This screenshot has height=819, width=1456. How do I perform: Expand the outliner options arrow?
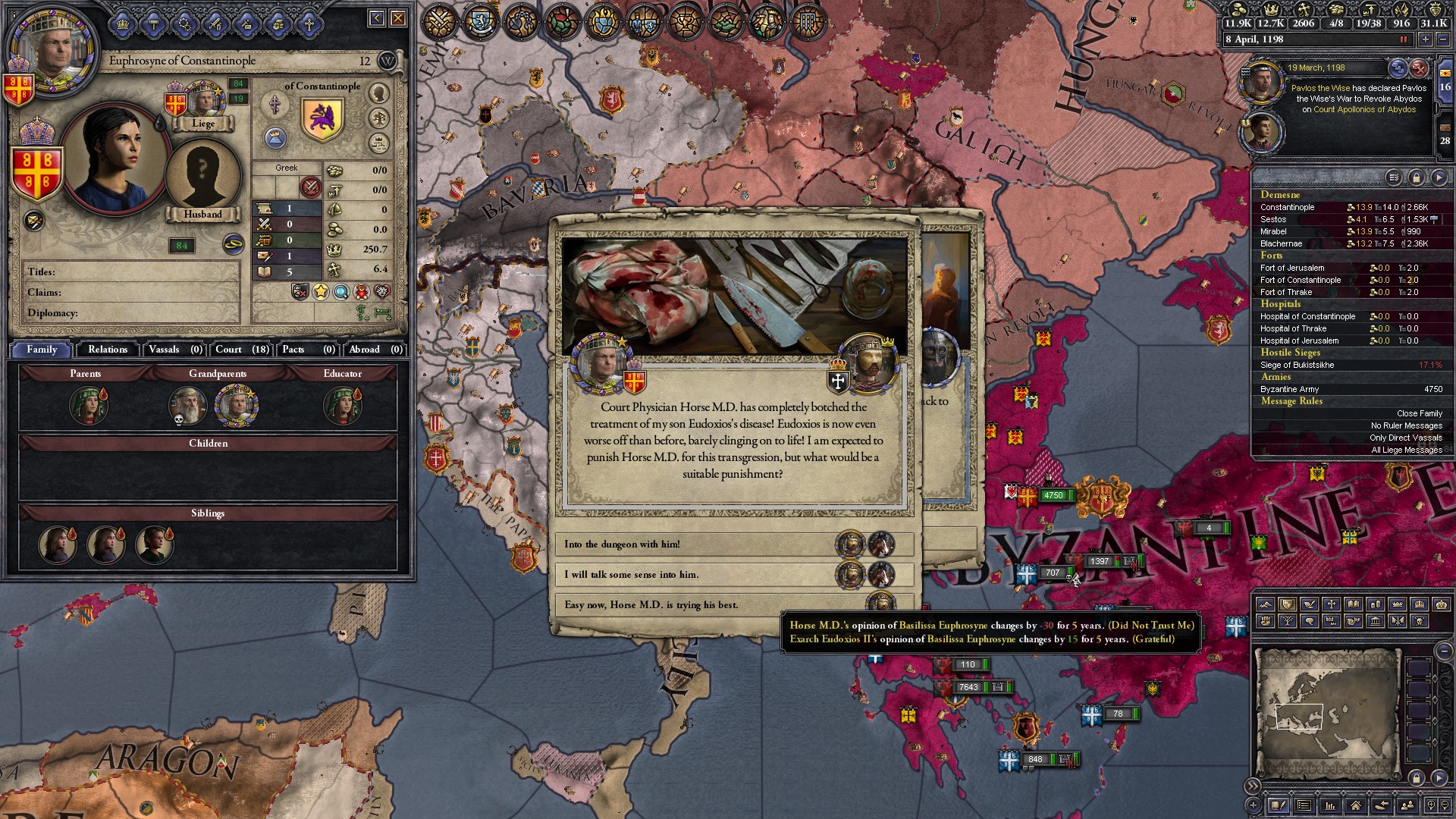point(1439,177)
